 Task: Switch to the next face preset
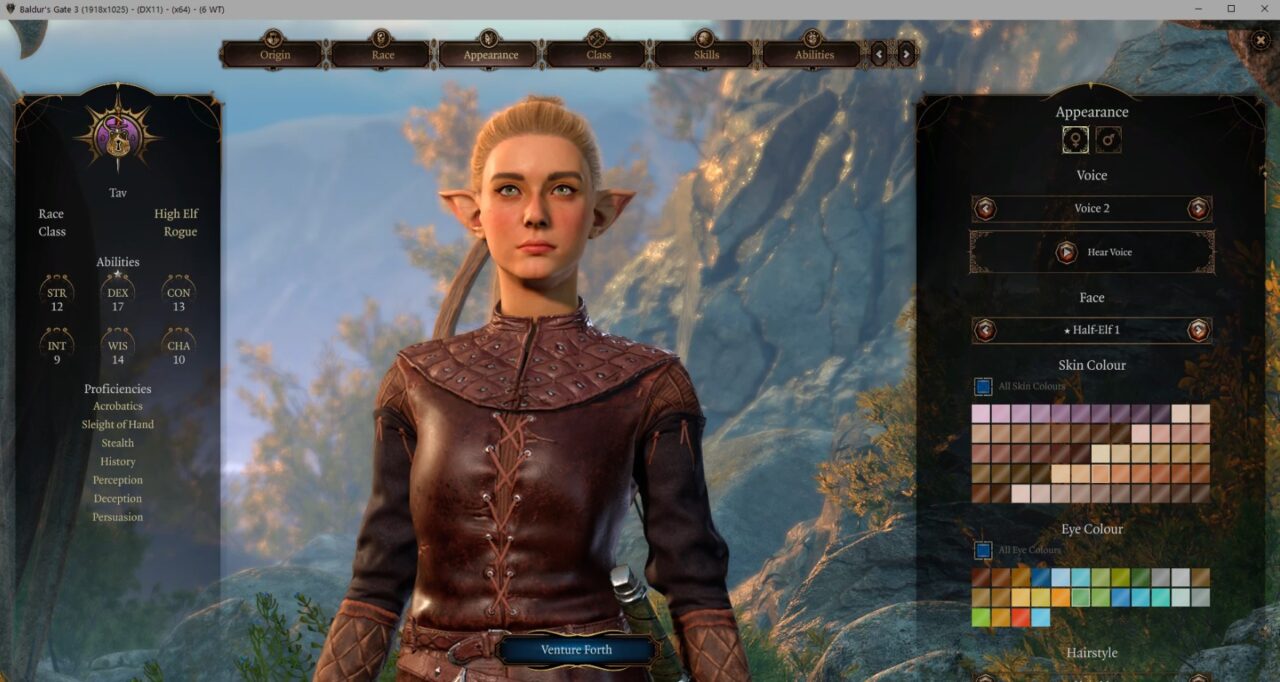coord(1197,330)
